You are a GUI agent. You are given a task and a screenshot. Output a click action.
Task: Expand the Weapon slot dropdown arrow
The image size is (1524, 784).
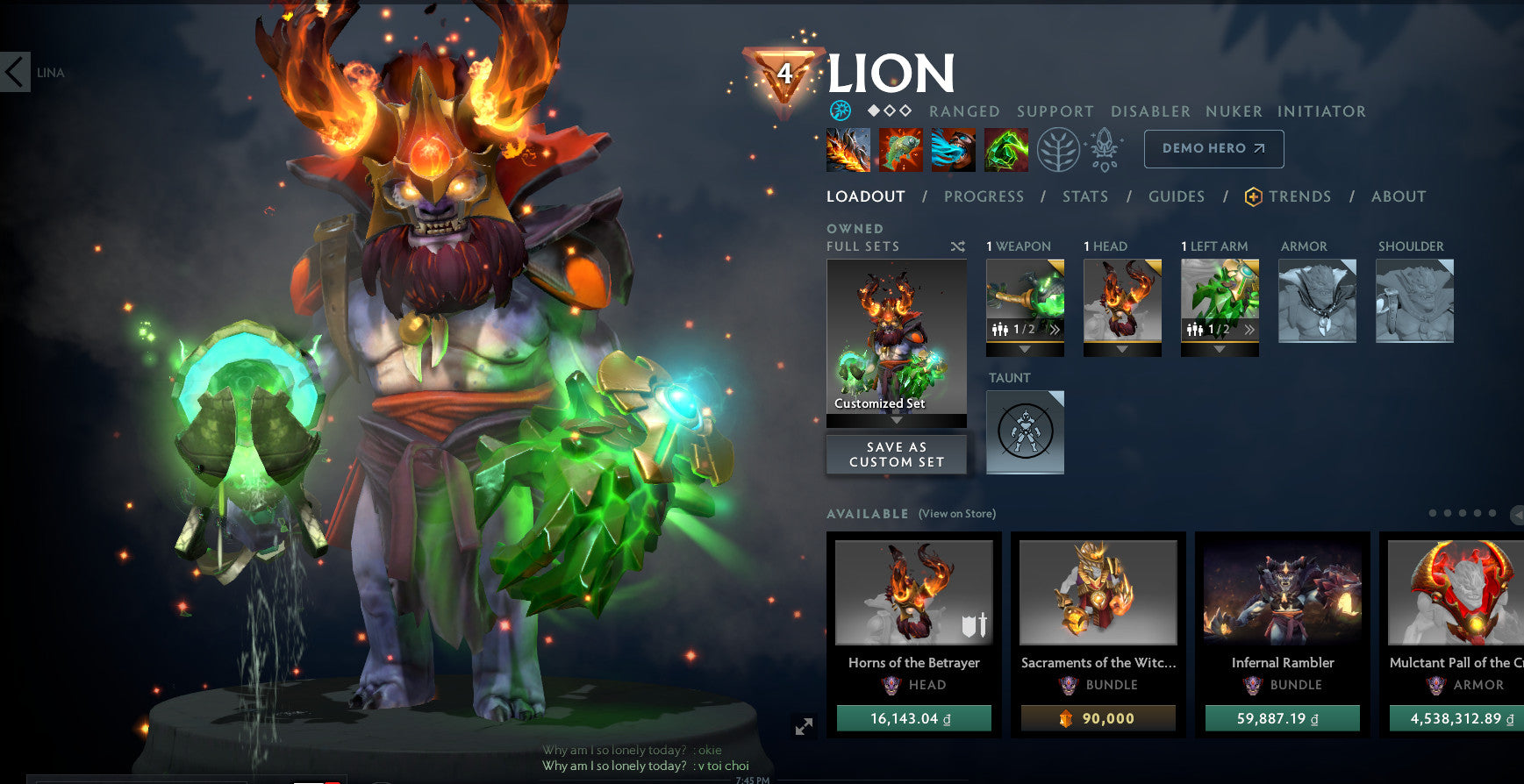coord(1024,351)
